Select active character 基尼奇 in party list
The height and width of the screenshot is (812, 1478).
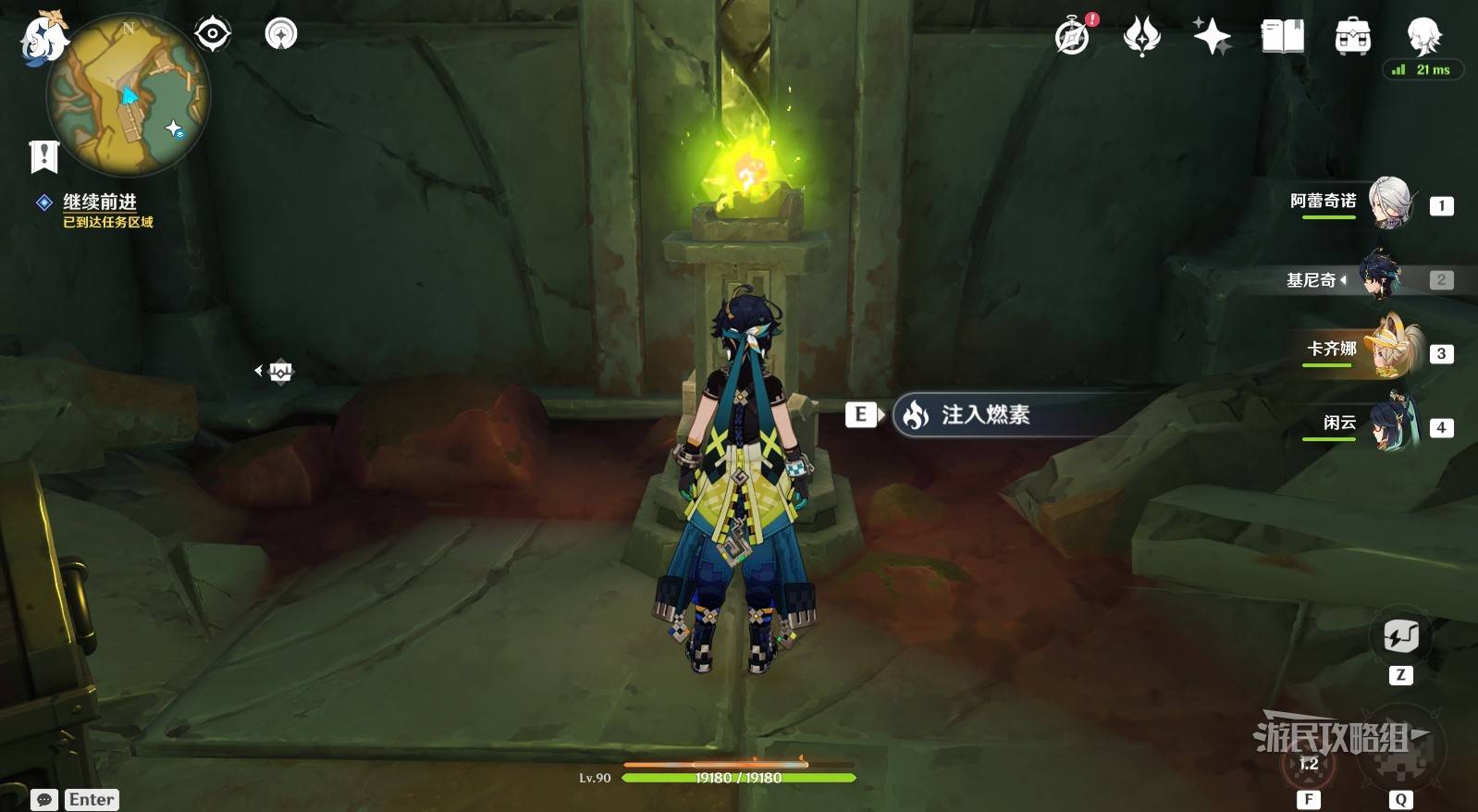click(1380, 278)
